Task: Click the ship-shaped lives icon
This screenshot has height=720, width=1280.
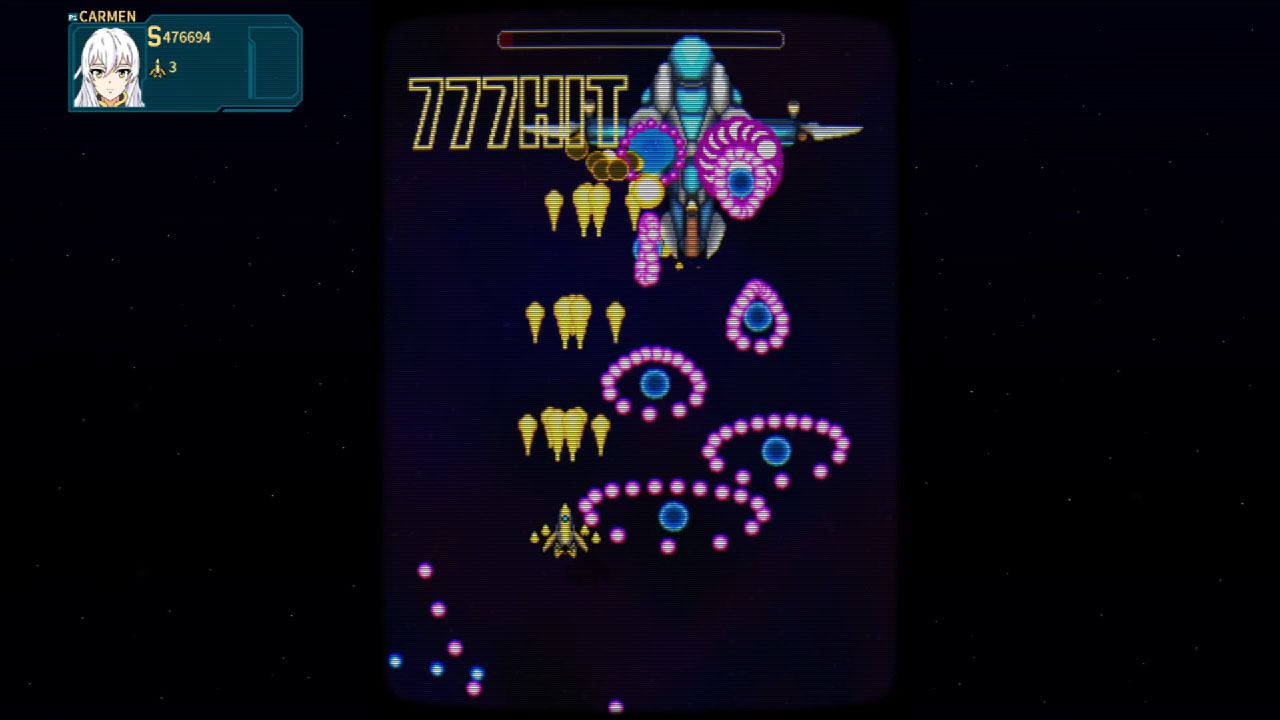Action: (x=160, y=68)
